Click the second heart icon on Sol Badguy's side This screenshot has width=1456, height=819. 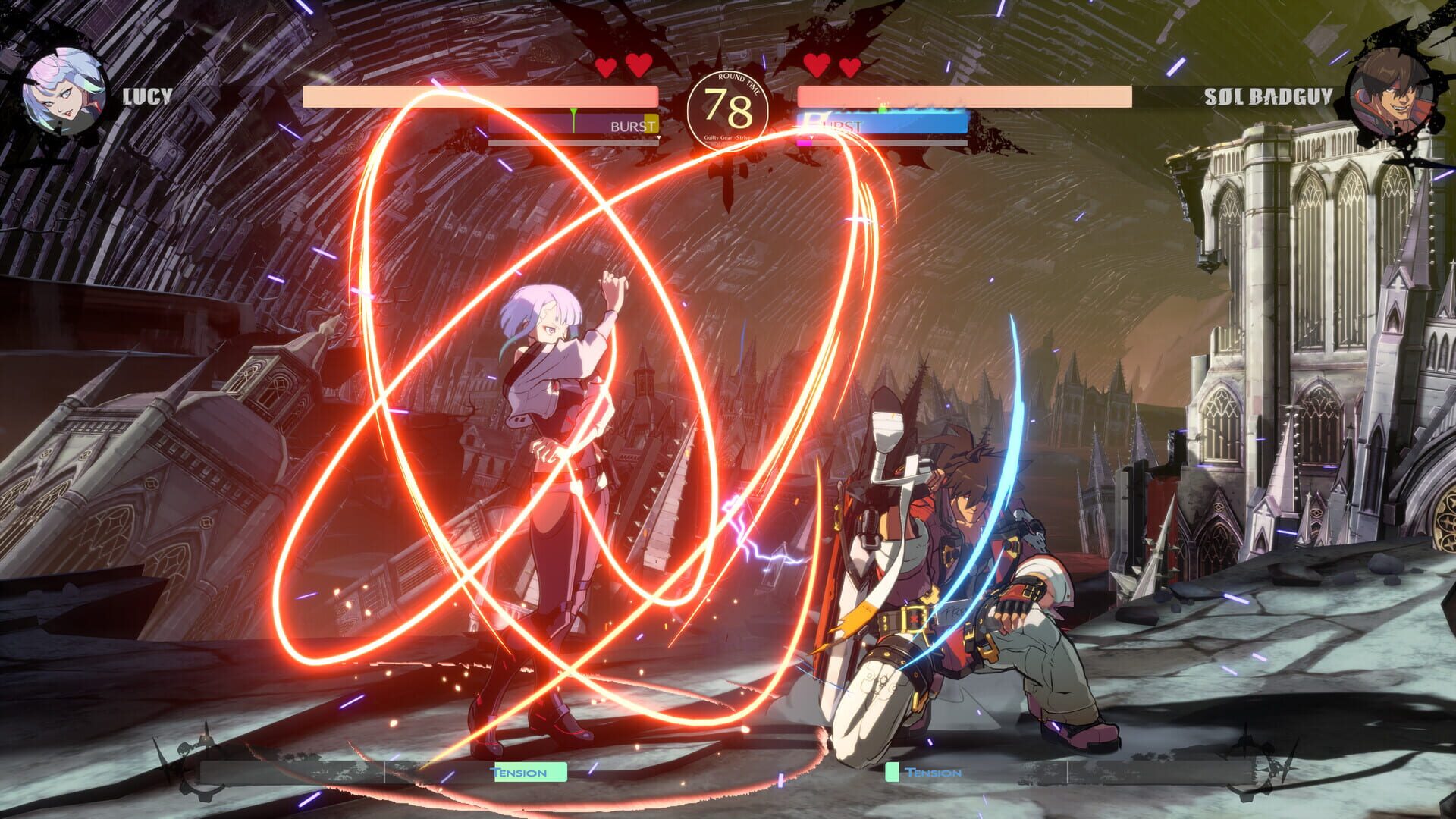tap(848, 67)
